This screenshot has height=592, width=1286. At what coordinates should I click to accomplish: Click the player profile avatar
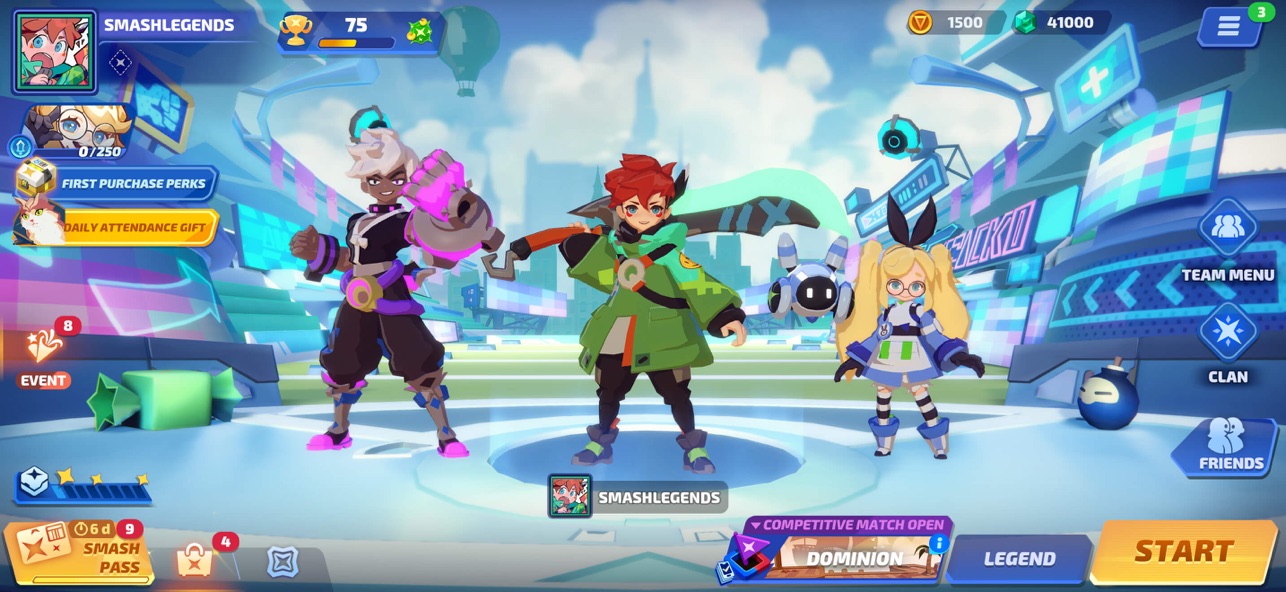pos(55,52)
